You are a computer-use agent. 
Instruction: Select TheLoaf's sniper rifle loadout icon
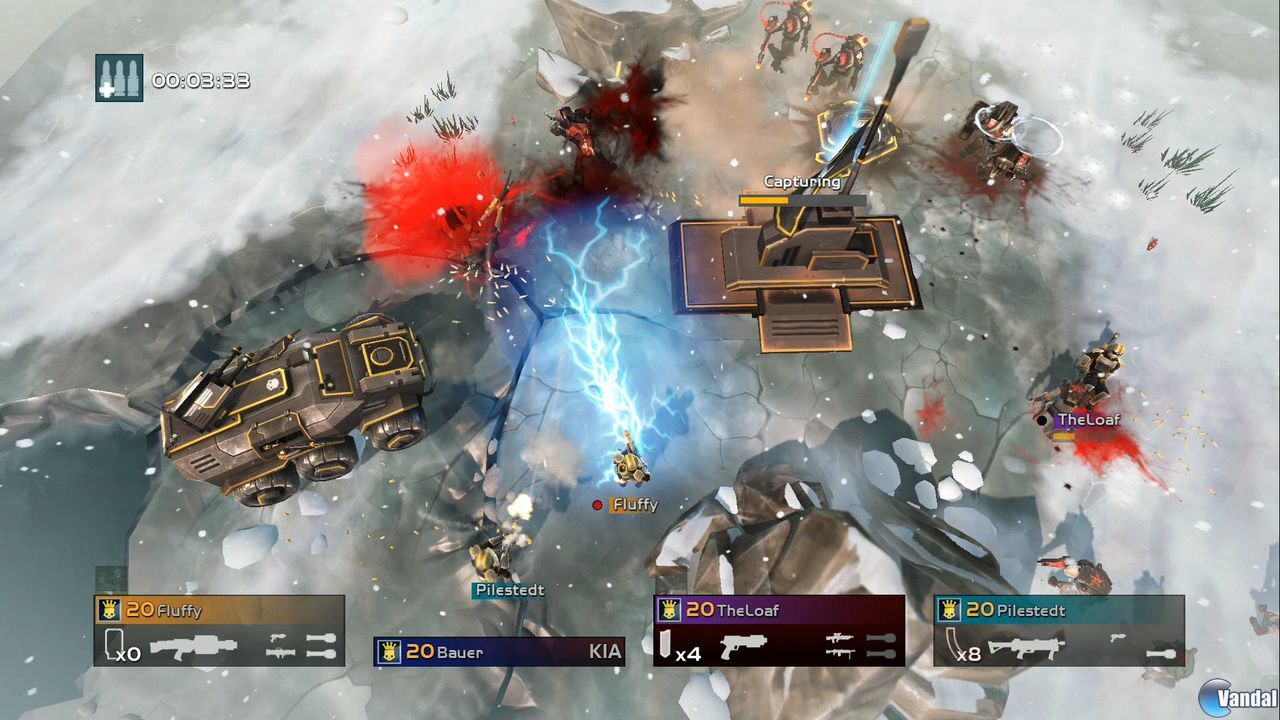click(840, 638)
